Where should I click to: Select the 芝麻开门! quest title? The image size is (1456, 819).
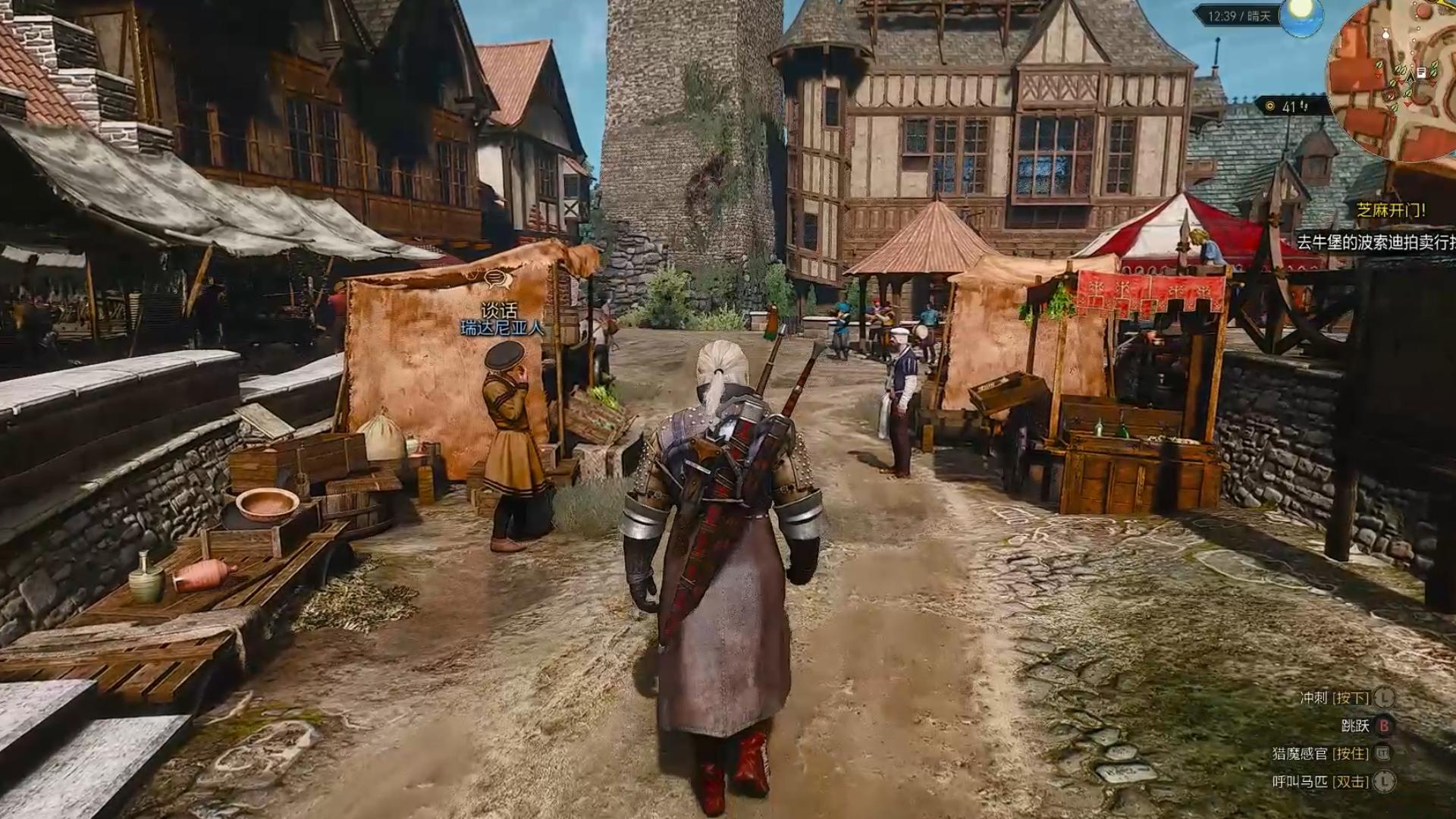pos(1391,210)
